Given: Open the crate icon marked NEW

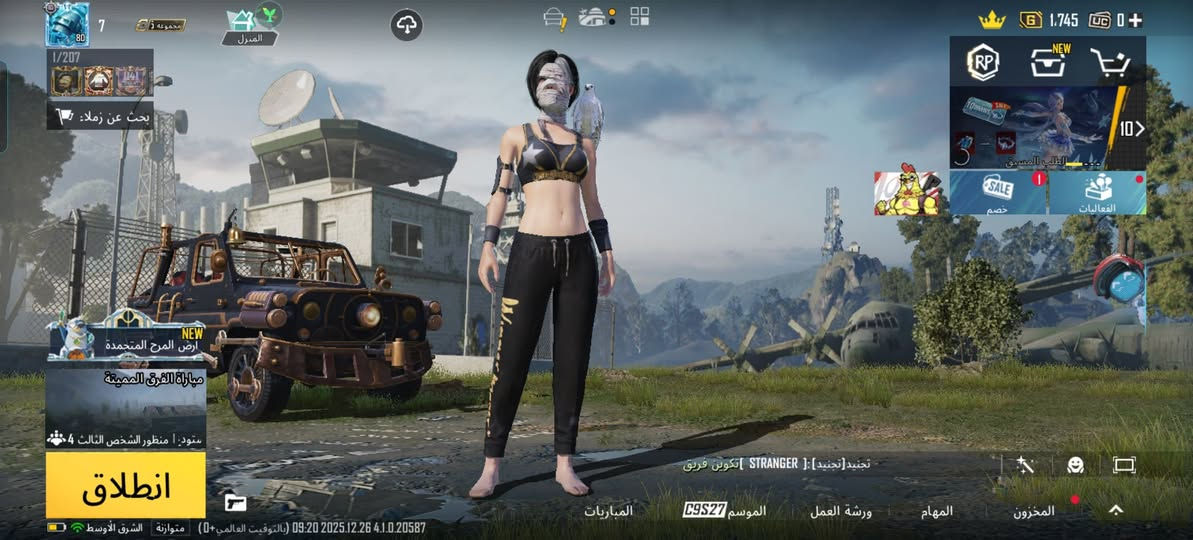Looking at the screenshot, I should [1047, 63].
